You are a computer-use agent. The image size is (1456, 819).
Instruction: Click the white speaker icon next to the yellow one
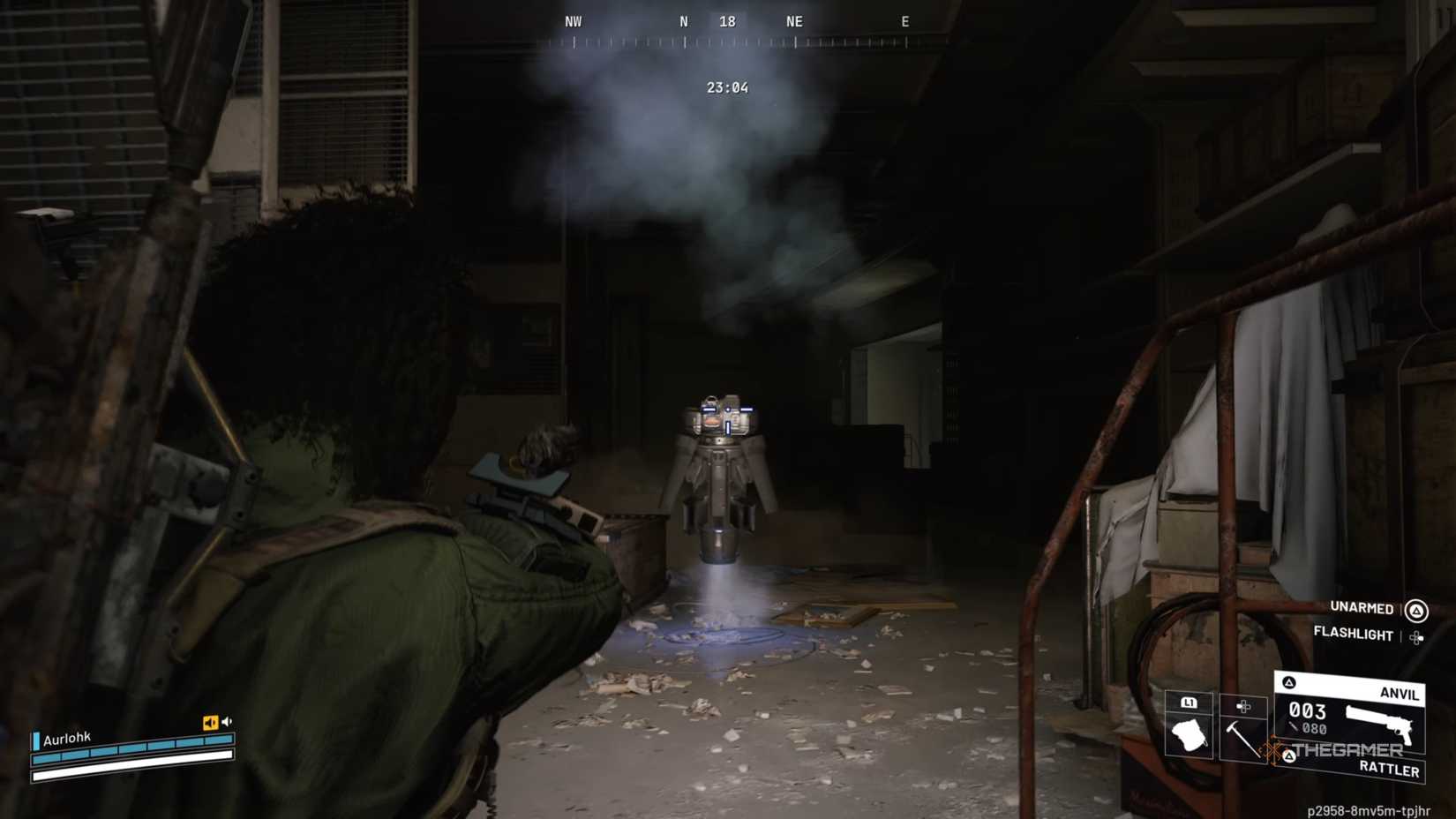click(229, 721)
